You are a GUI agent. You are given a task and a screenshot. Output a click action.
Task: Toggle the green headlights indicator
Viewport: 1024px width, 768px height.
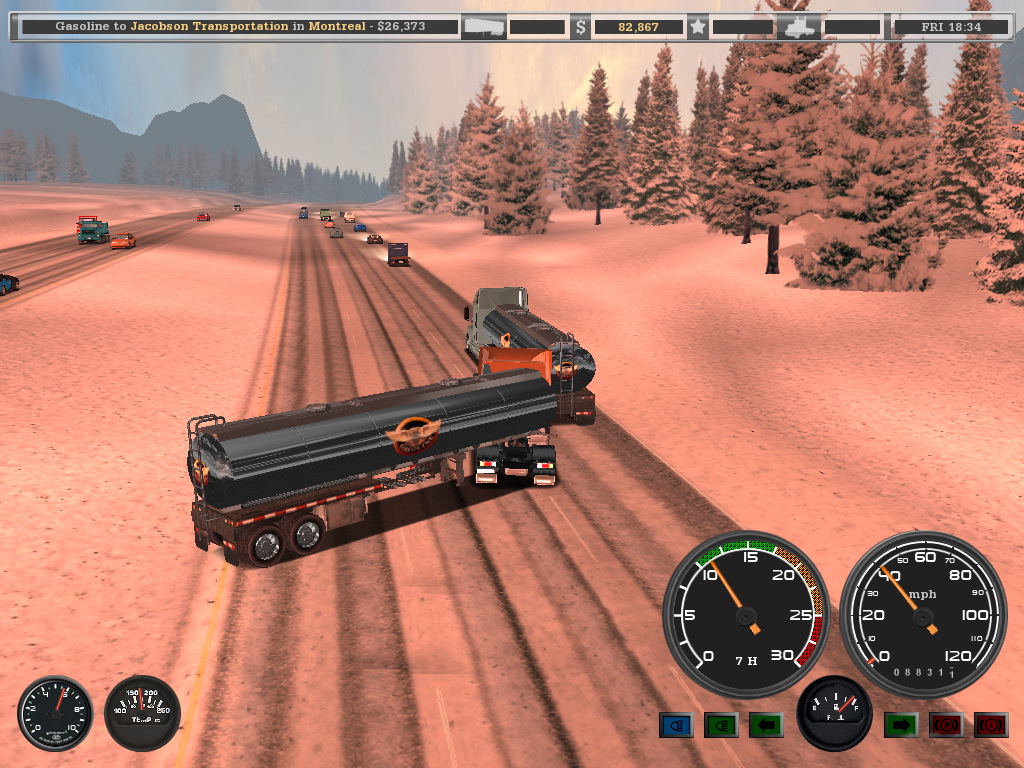[721, 725]
